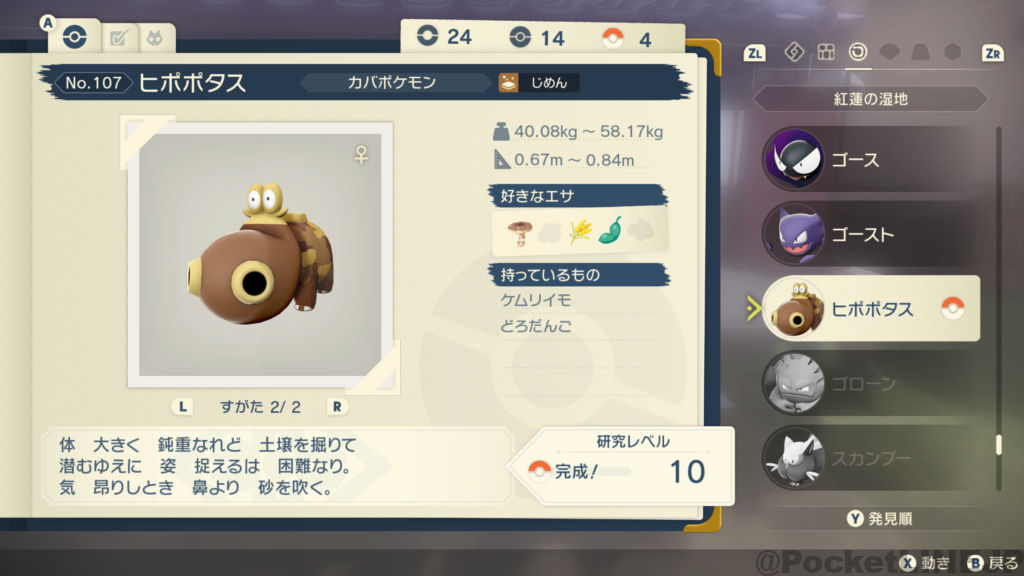Viewport: 1024px width, 576px height.
Task: Select the grid-shaped area icon tab
Action: tap(826, 52)
